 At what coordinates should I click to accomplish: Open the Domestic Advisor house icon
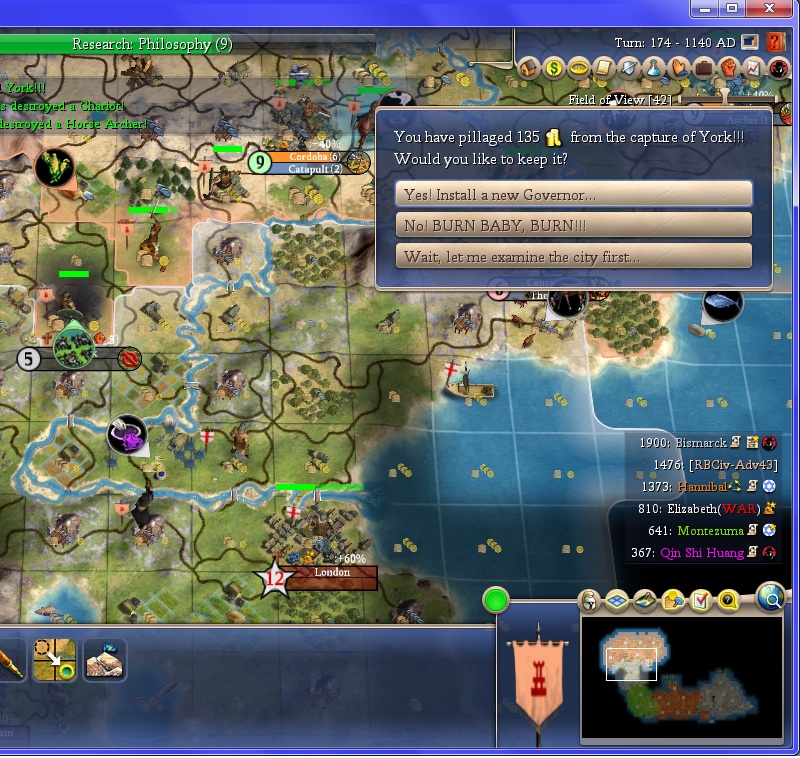tap(530, 68)
